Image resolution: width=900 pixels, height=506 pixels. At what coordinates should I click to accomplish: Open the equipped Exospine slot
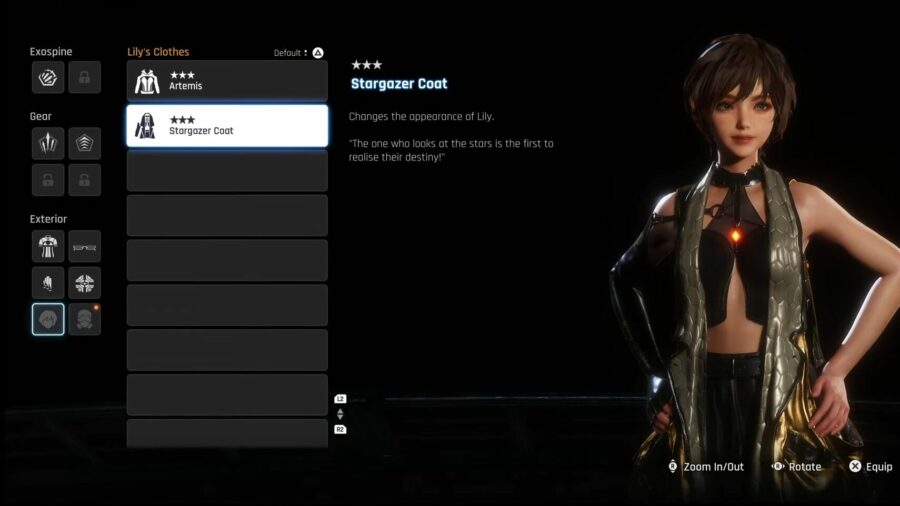48,77
